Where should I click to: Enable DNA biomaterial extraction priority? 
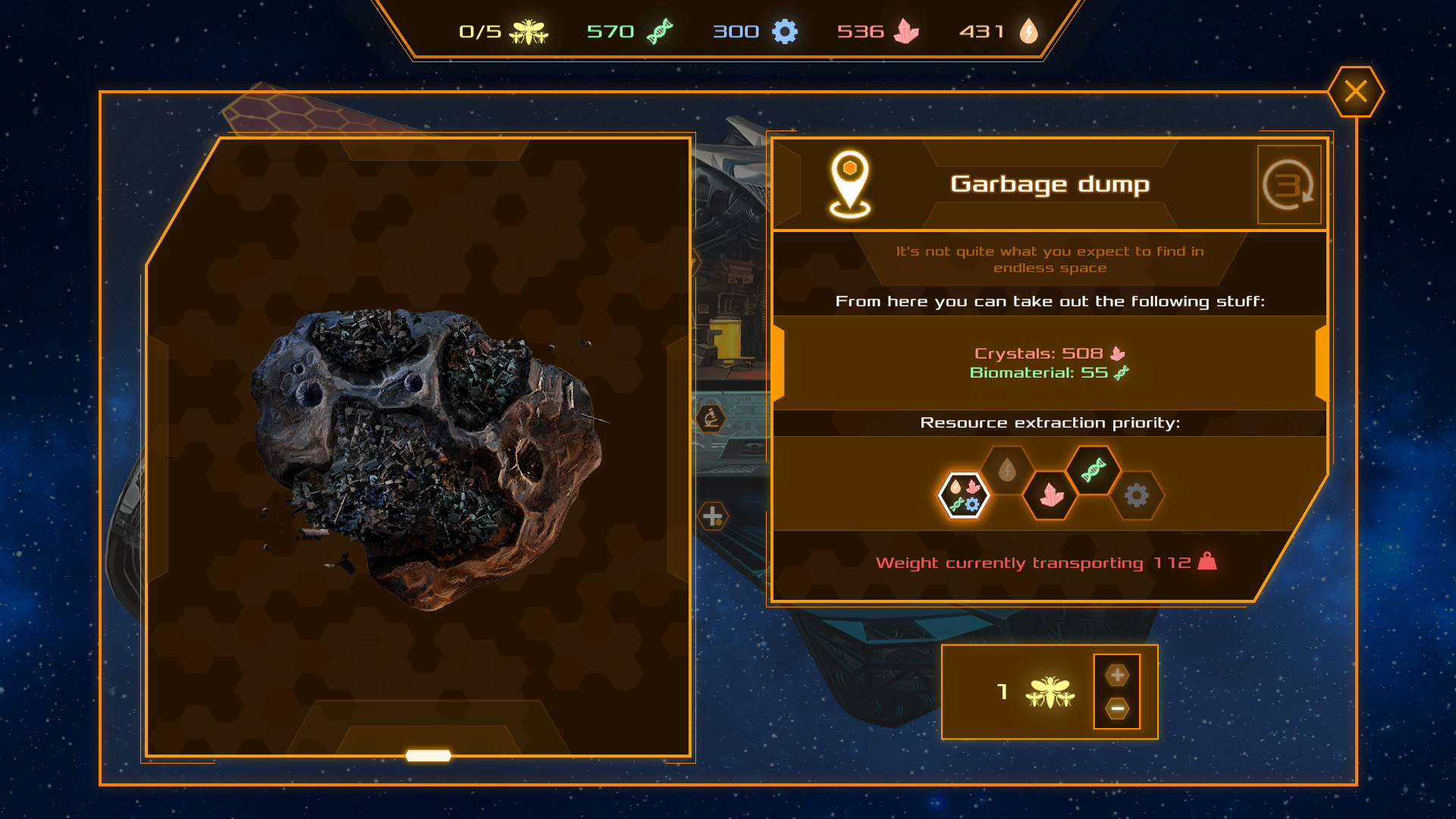[x=1094, y=470]
